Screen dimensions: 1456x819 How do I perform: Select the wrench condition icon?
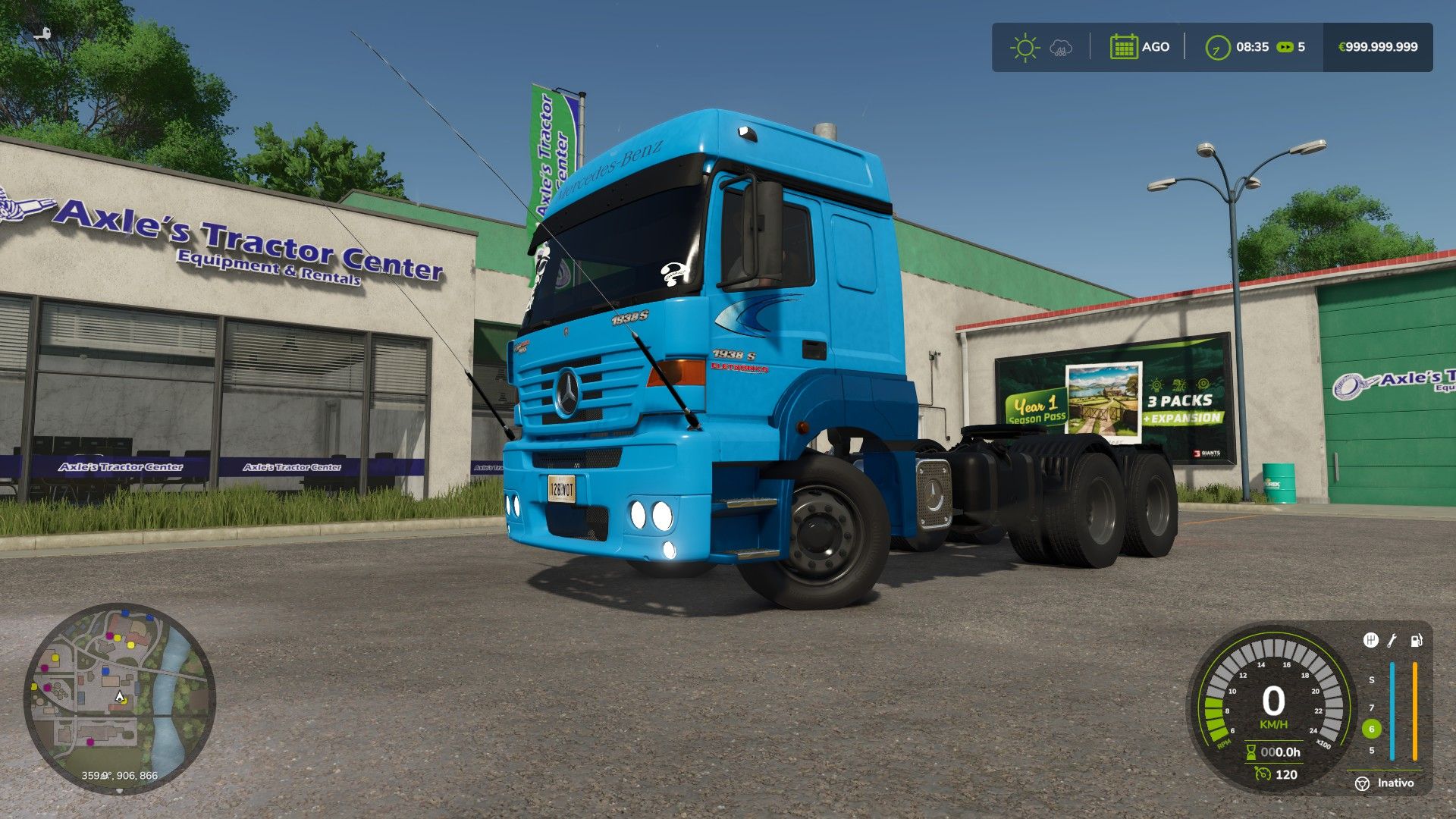coord(1392,641)
